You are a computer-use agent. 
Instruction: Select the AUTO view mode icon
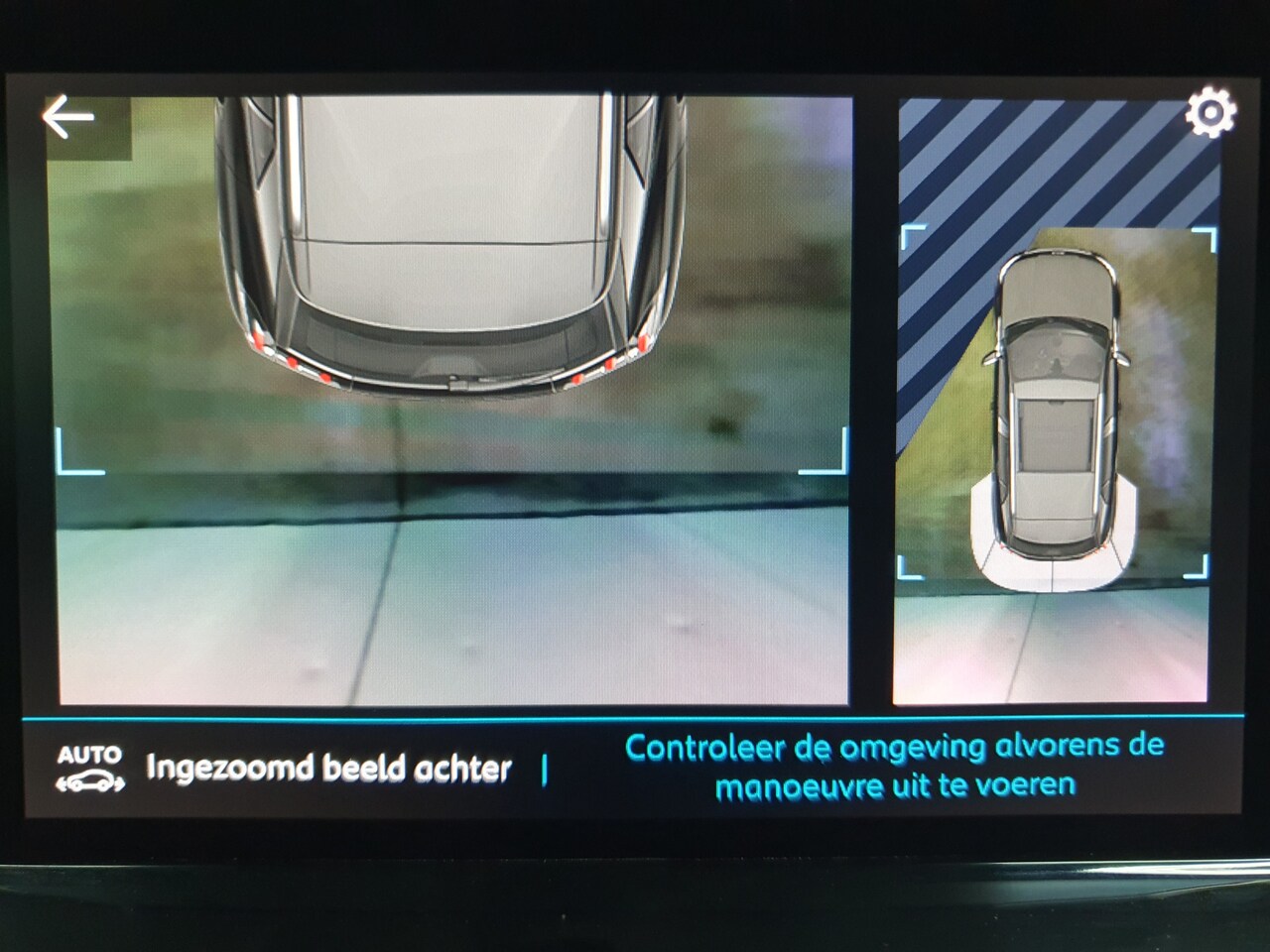(x=90, y=770)
